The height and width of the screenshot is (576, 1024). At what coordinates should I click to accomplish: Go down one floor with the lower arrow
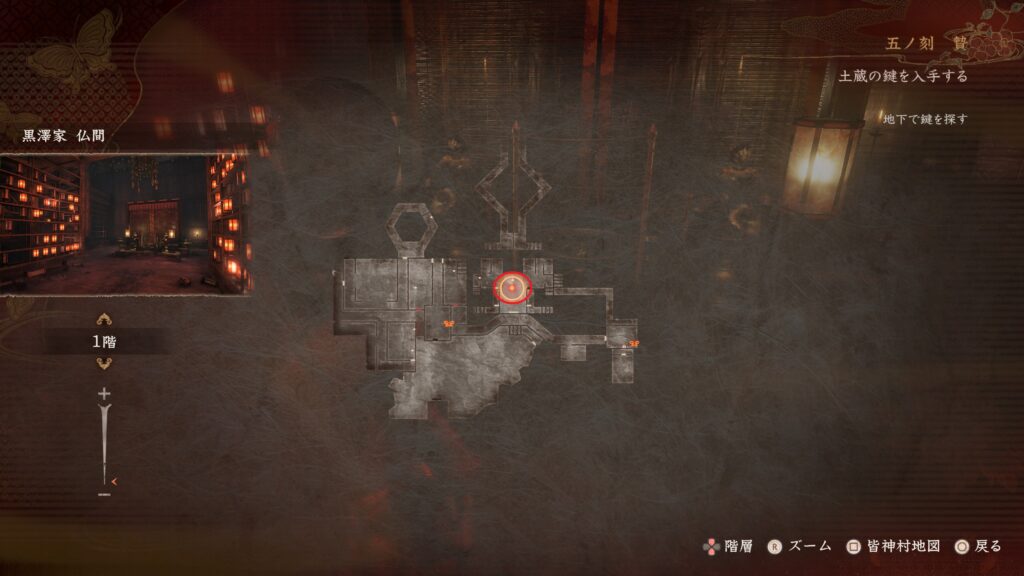[x=103, y=364]
